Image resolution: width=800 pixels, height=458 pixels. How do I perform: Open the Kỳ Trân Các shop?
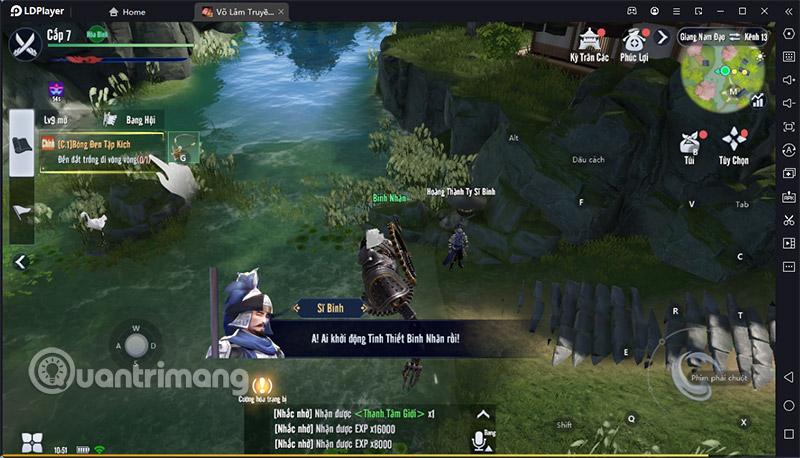587,43
